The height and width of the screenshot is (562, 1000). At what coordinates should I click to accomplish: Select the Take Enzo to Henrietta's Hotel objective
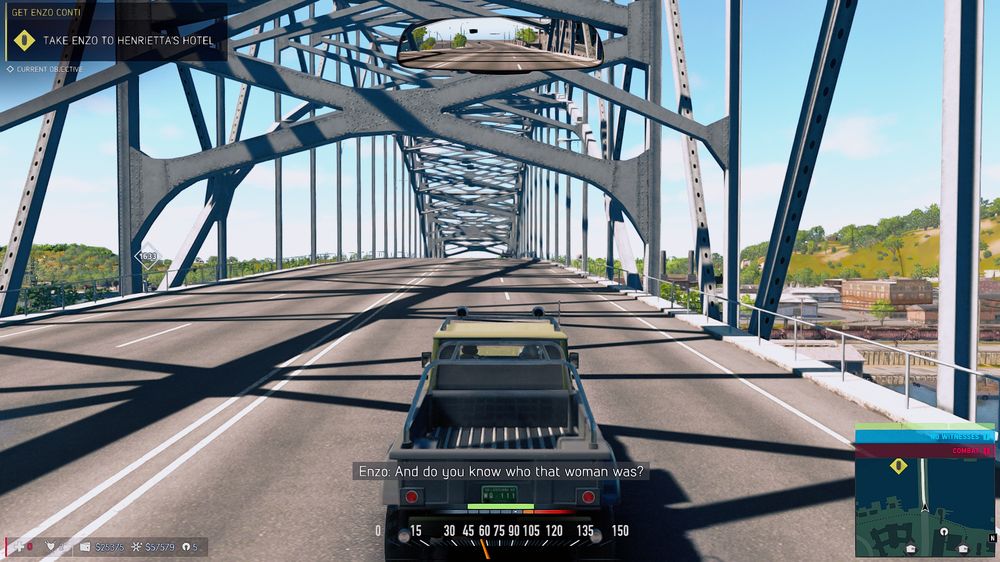128,41
